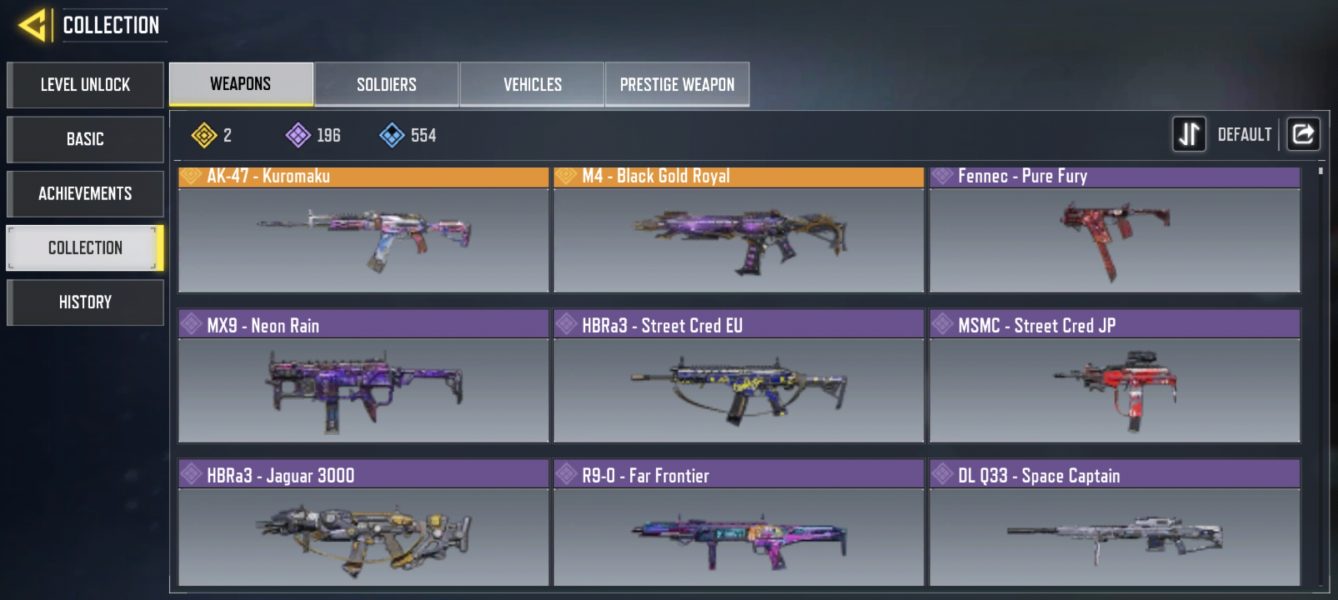The width and height of the screenshot is (1338, 600).
Task: Switch to the Weapons tab
Action: (x=240, y=84)
